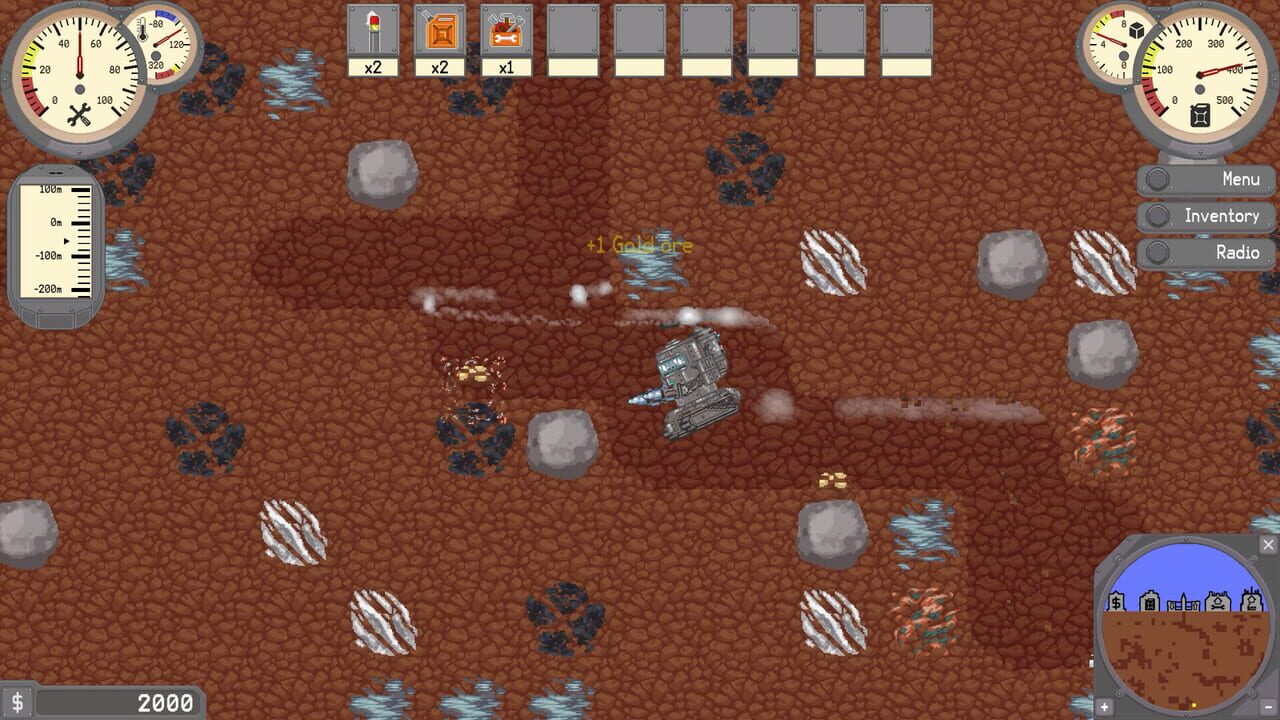Close the minimap panel
Screen dimensions: 1280x720
(x=1266, y=545)
